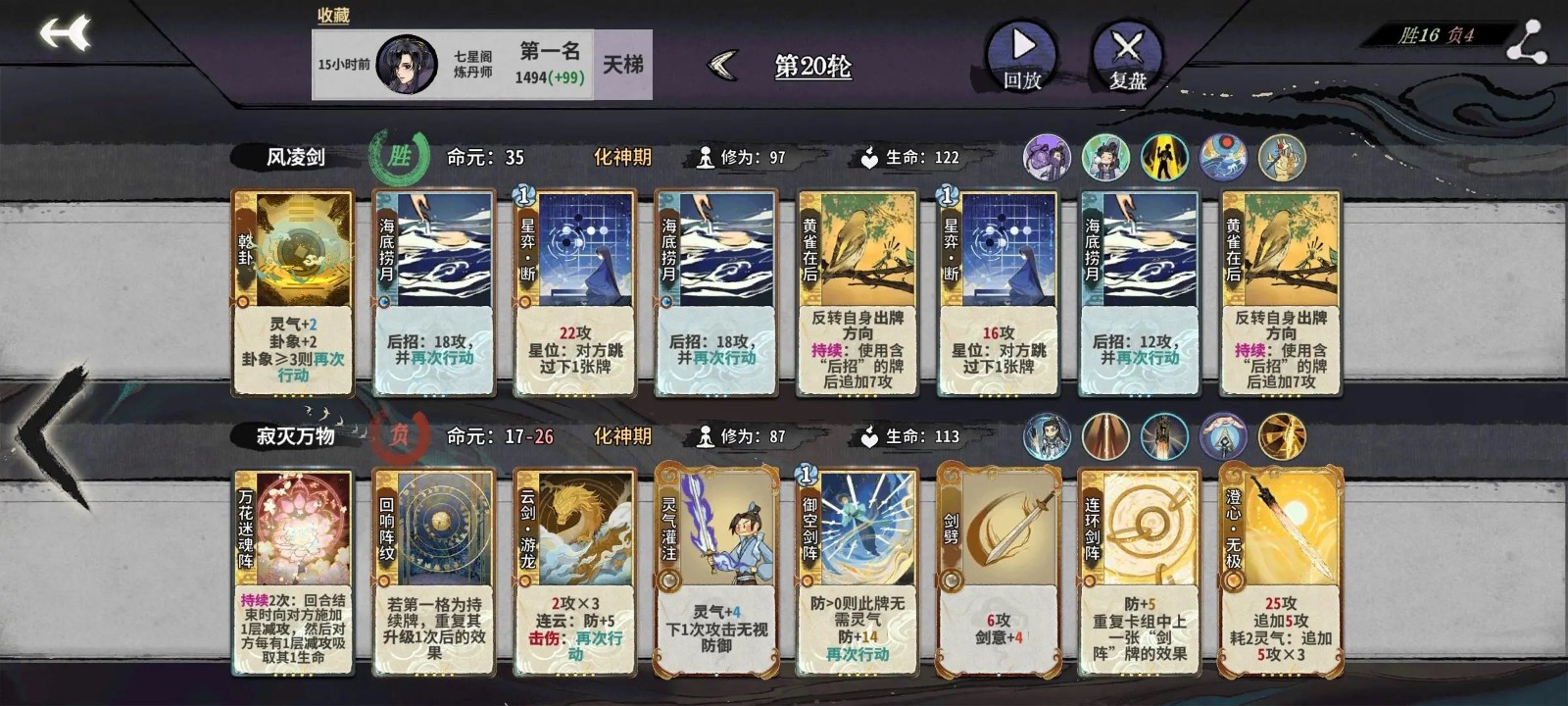The height and width of the screenshot is (706, 1568).
Task: Tap the share icon
Action: point(1526,42)
